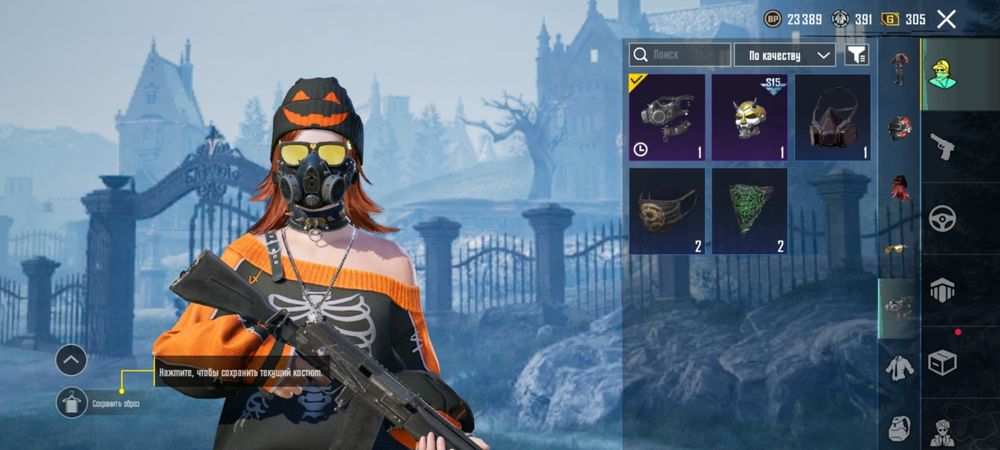Screen dimensions: 1000x450
Task: Expand the up-arrow circle button
Action: (71, 360)
